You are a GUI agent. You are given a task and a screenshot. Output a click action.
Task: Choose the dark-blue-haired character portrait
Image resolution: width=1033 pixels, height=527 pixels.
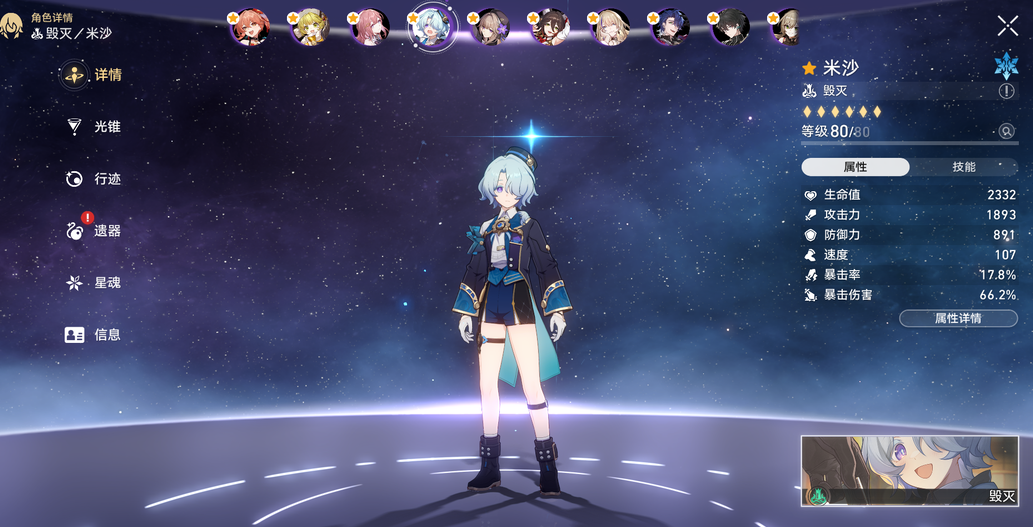pyautogui.click(x=670, y=27)
